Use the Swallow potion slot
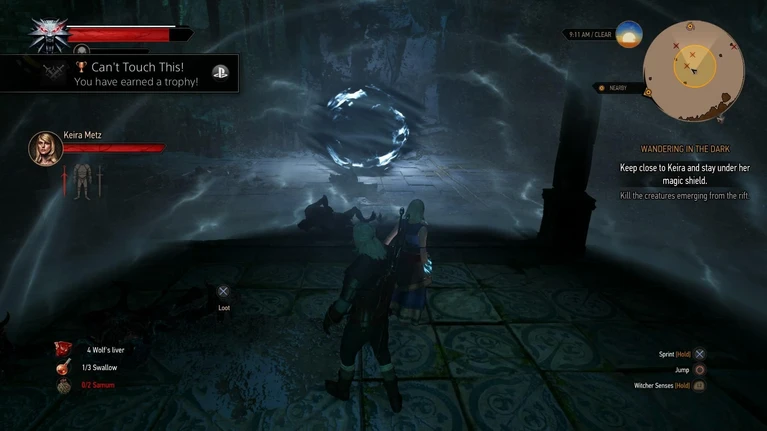The height and width of the screenshot is (431, 767). tap(64, 367)
